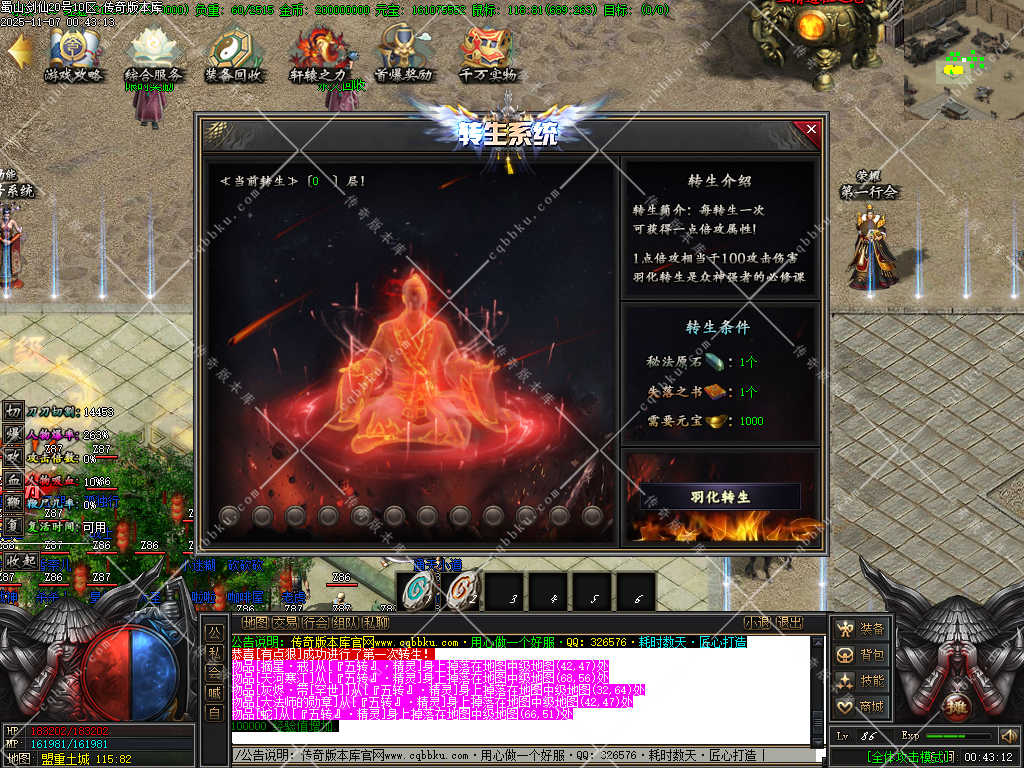
Task: Open the 装备 equipment panel
Action: click(862, 629)
